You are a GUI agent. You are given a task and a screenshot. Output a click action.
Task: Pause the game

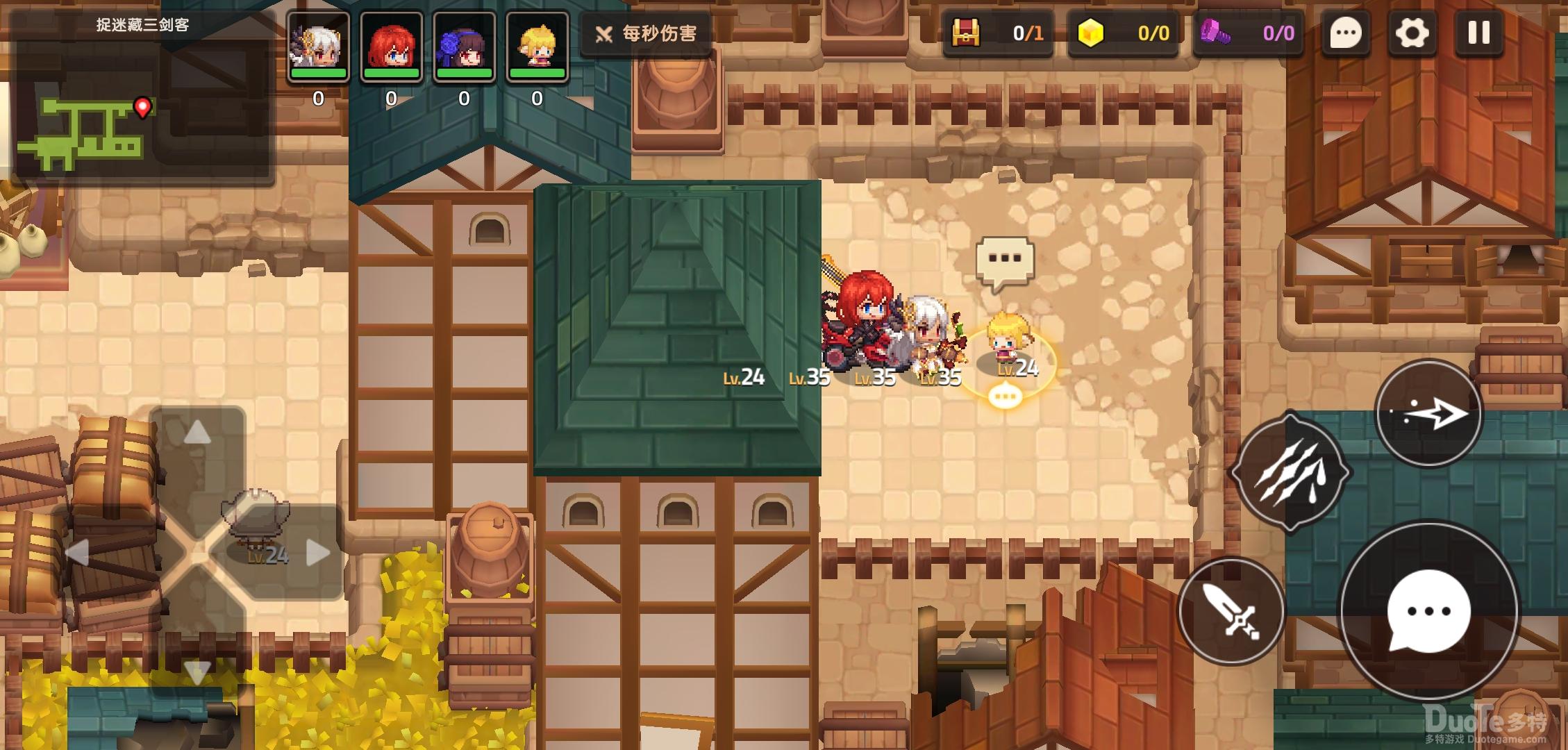1478,33
